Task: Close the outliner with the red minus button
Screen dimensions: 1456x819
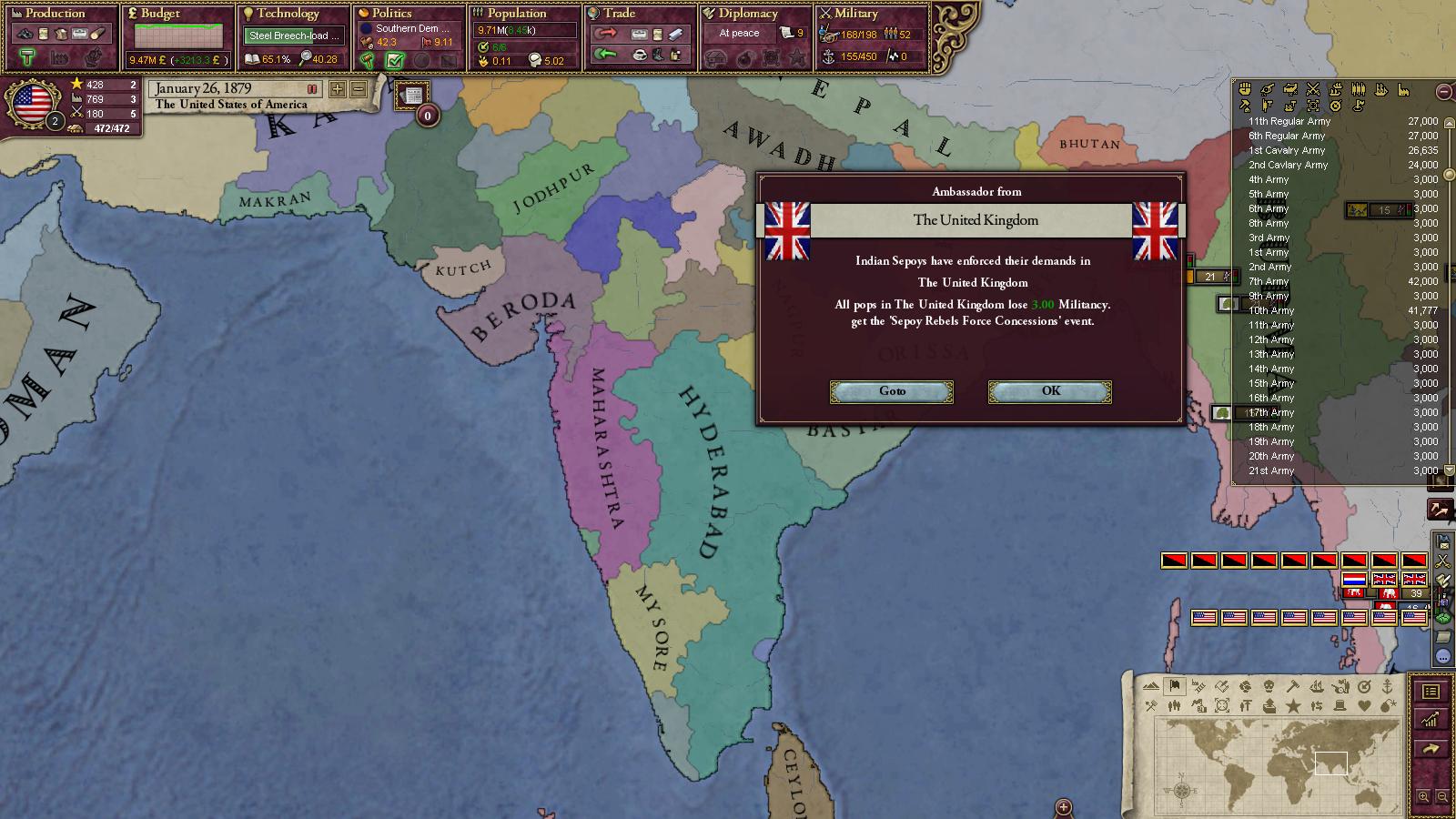Action: (1443, 92)
